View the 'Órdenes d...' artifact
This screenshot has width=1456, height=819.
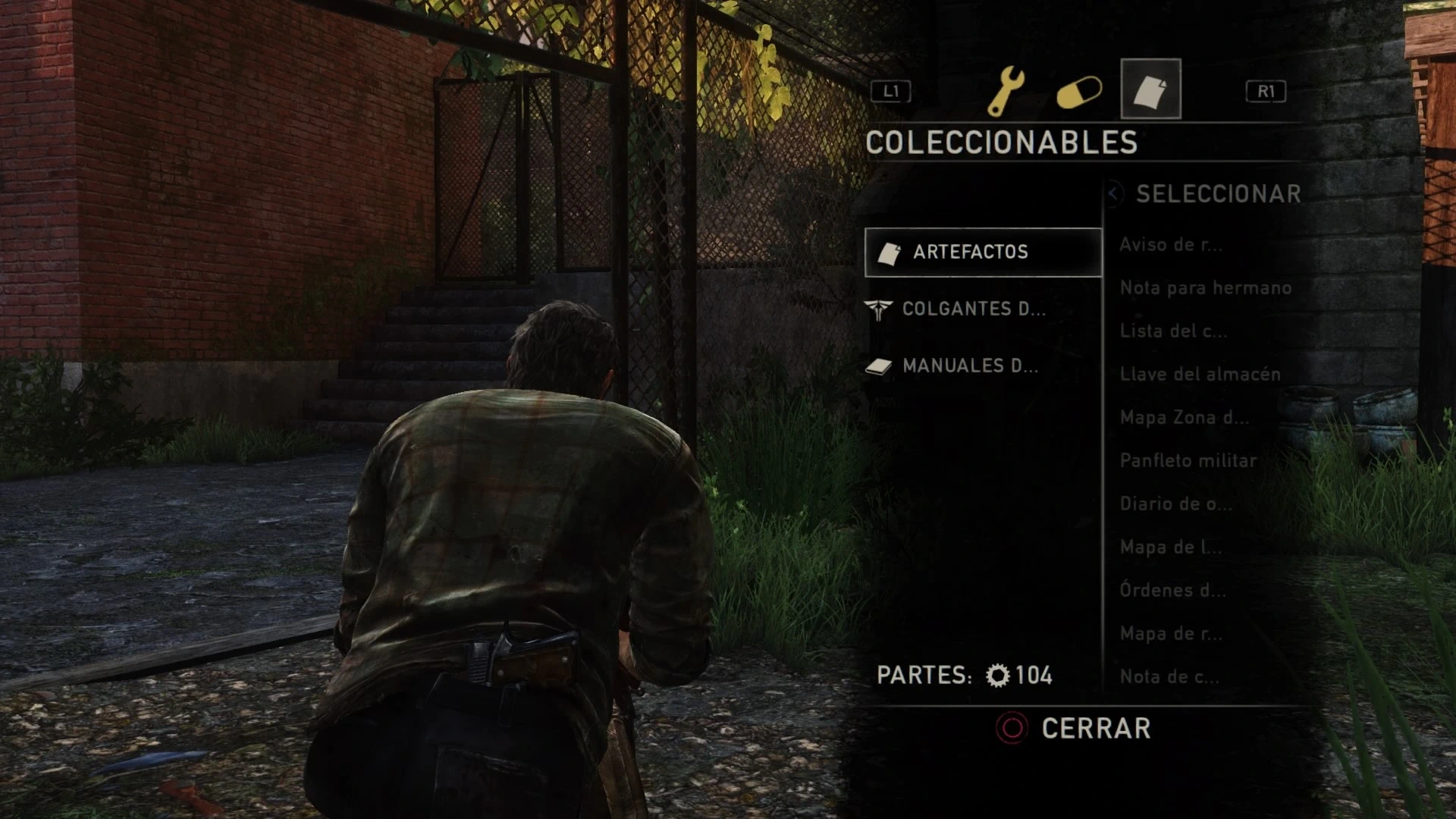(x=1172, y=591)
